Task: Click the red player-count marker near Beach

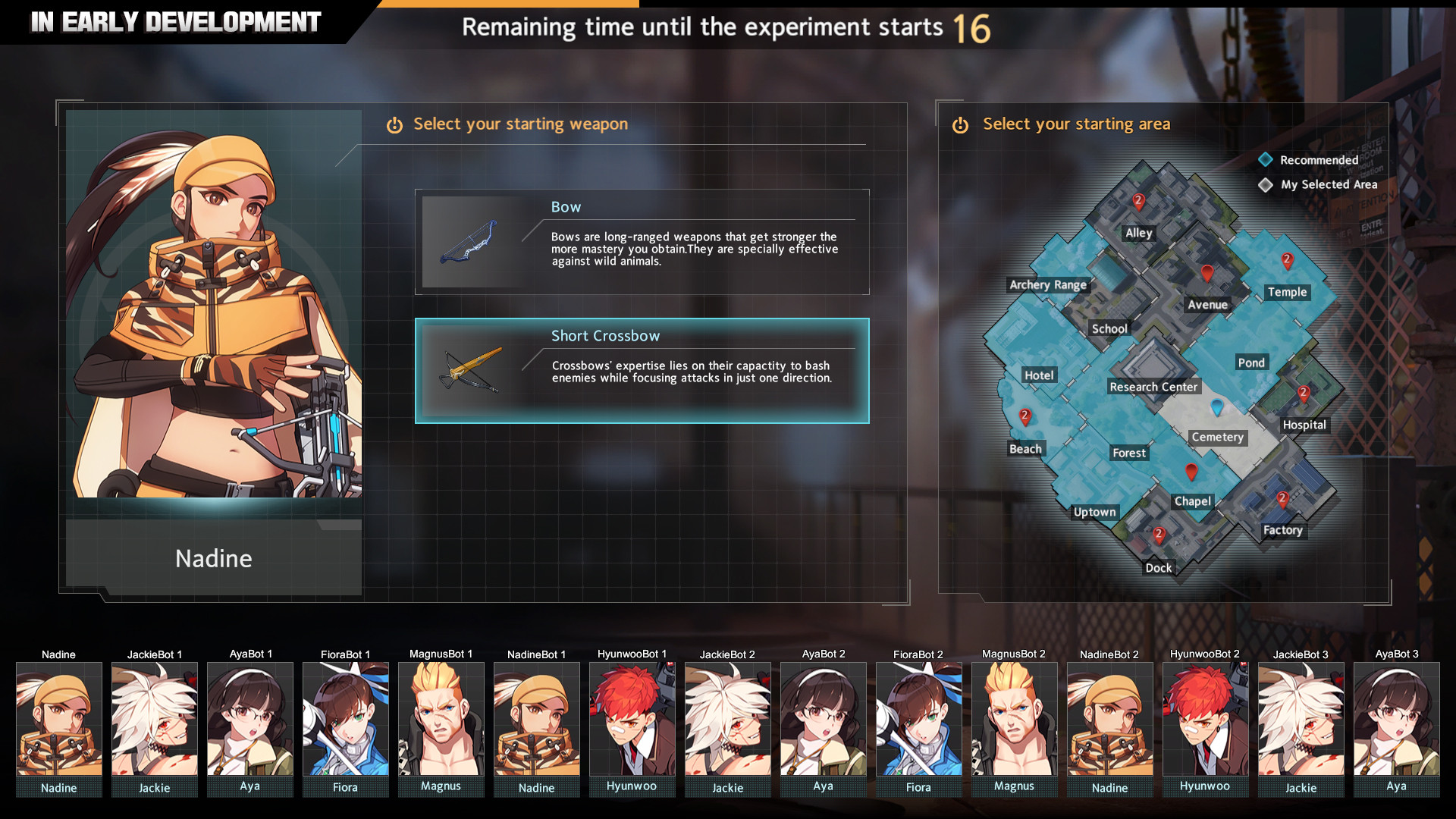Action: point(1025,416)
